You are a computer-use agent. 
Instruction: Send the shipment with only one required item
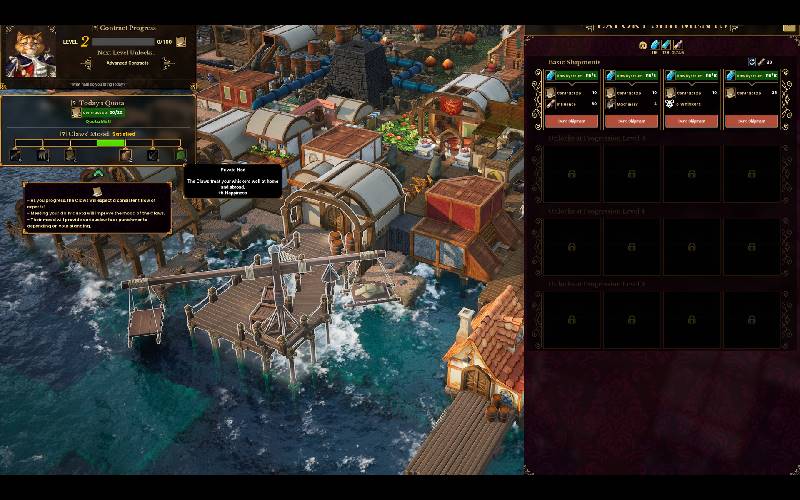[751, 121]
